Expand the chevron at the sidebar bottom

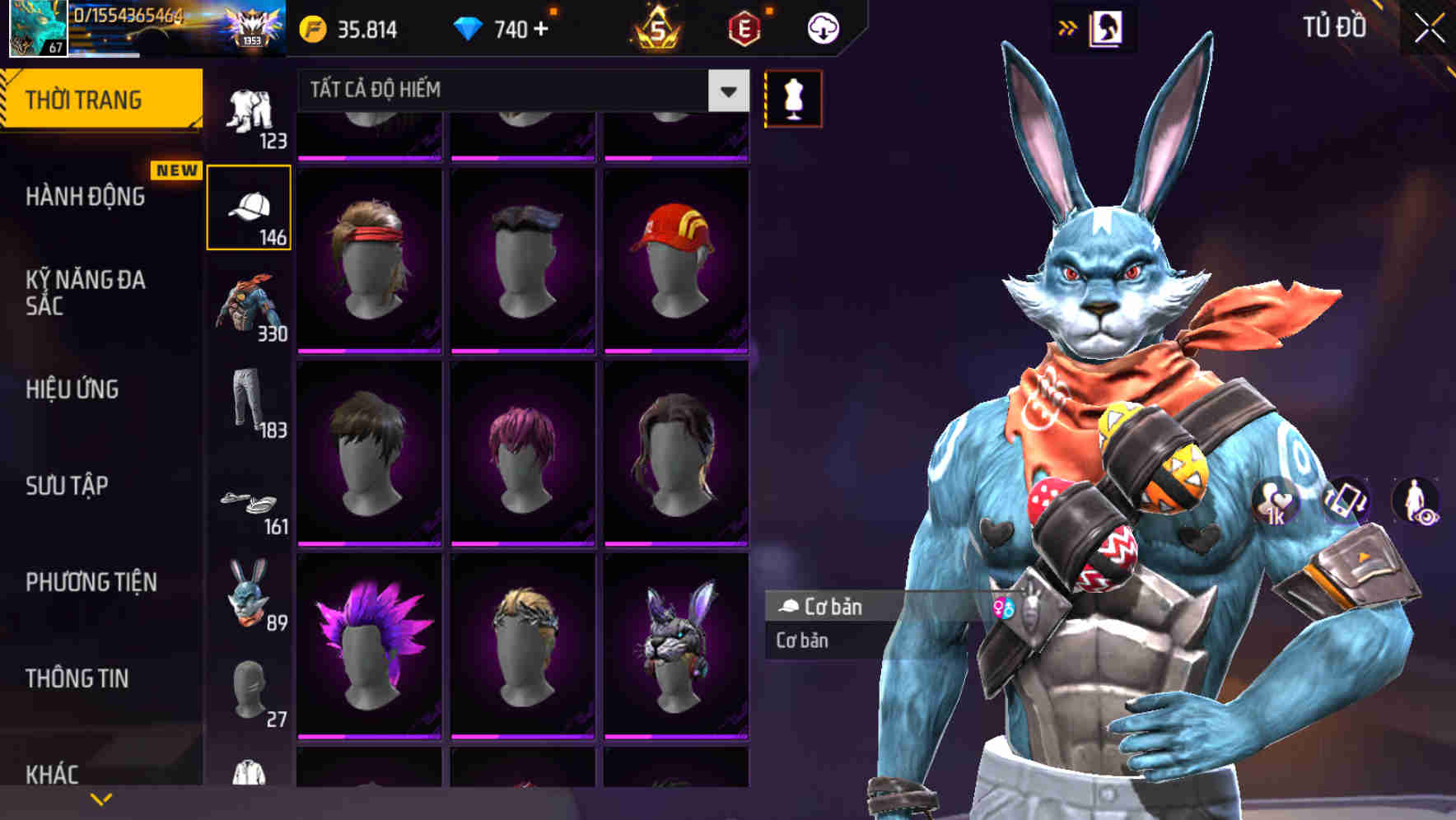[99, 799]
